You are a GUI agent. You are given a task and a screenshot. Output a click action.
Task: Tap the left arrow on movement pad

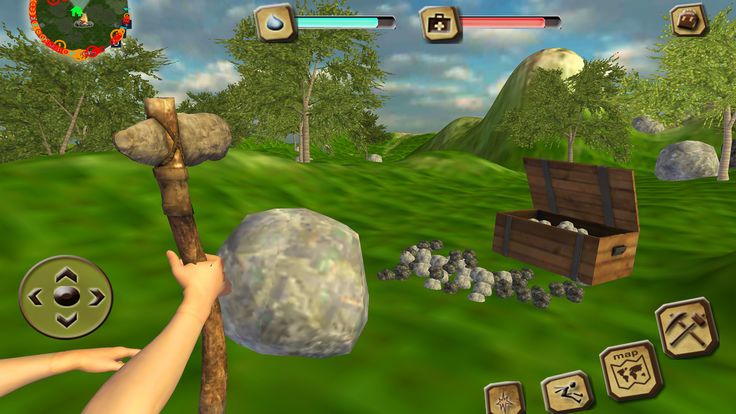[x=36, y=297]
